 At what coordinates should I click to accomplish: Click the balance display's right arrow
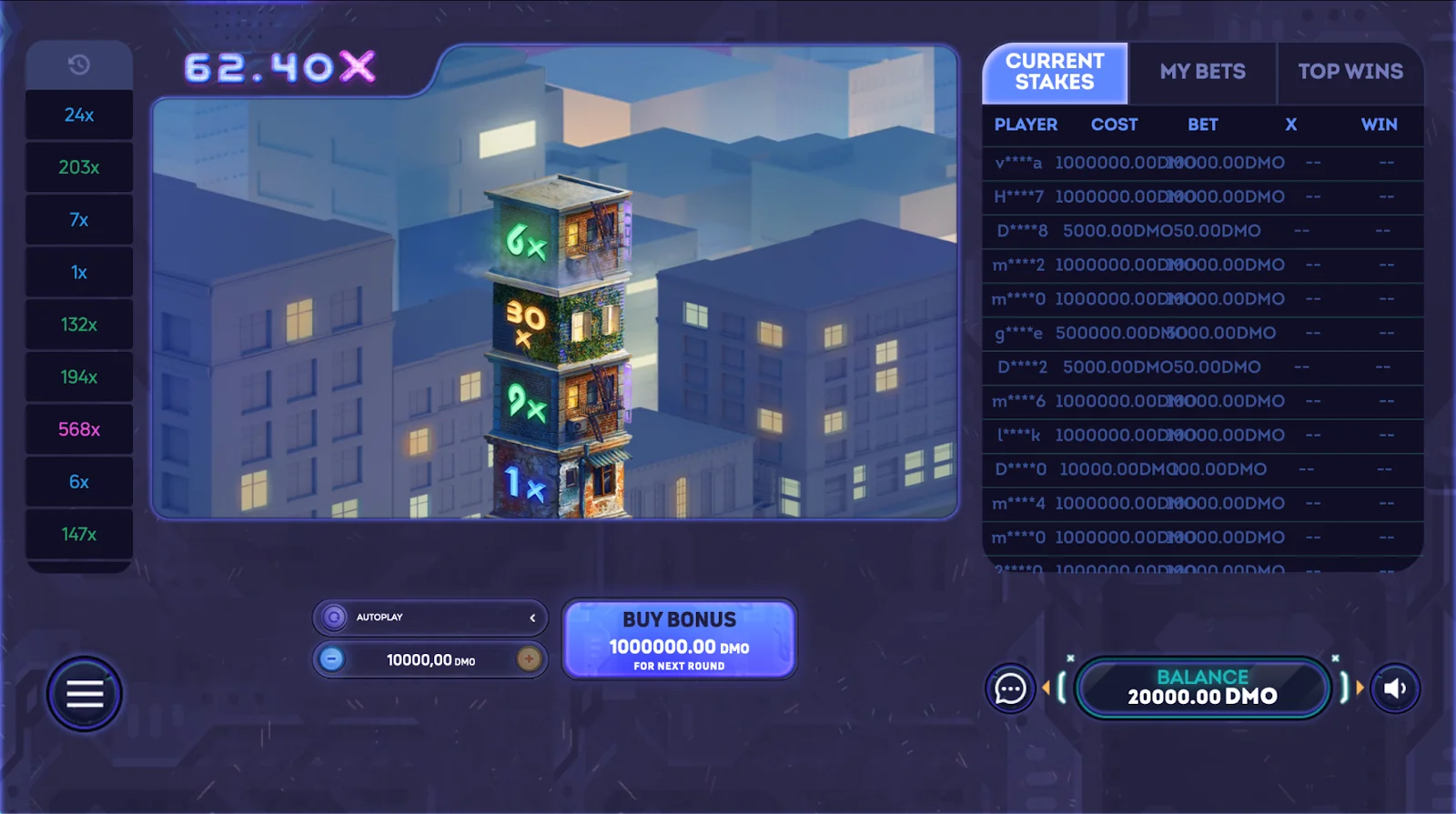click(1360, 688)
